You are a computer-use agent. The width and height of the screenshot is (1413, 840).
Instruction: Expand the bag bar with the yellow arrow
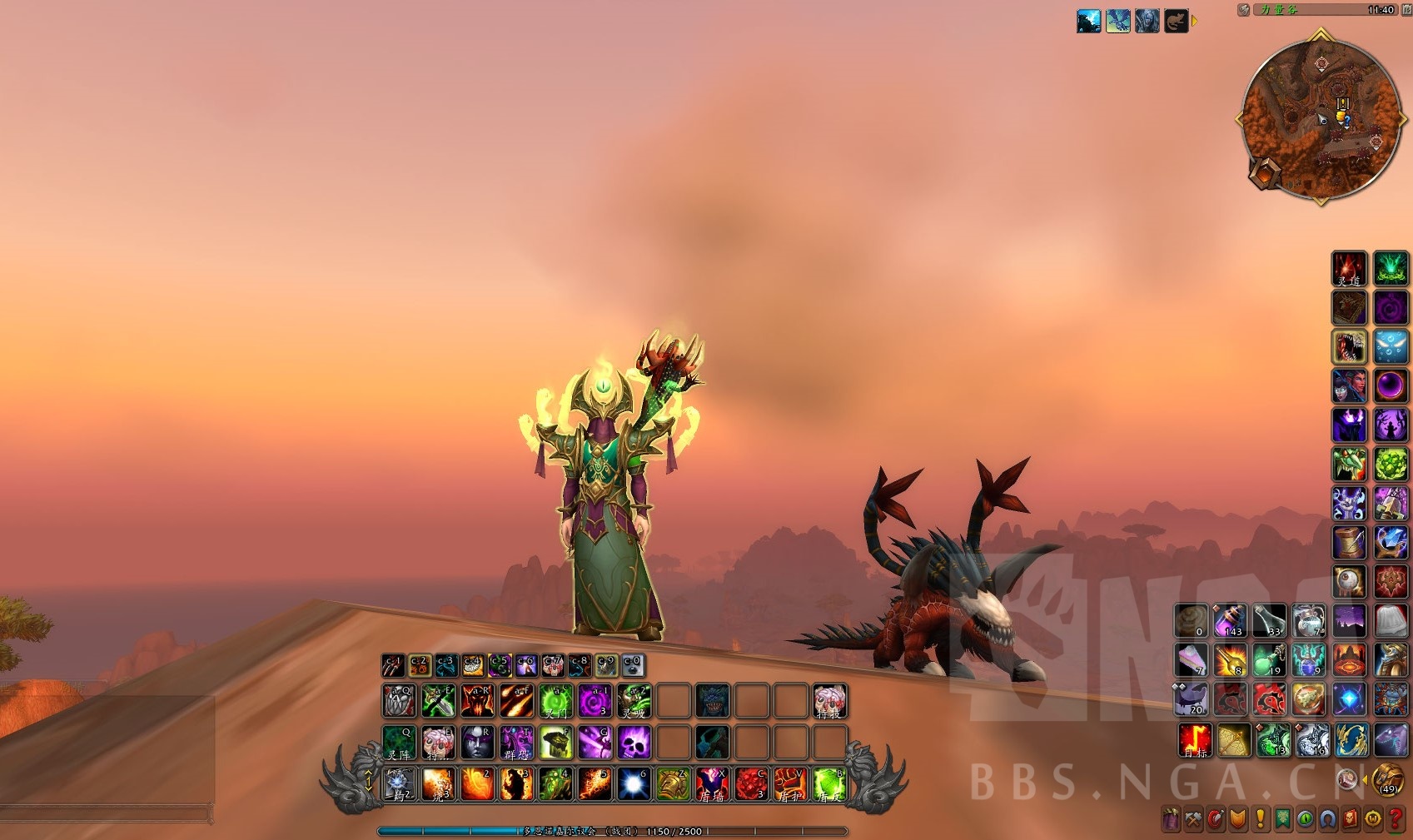click(x=1366, y=780)
